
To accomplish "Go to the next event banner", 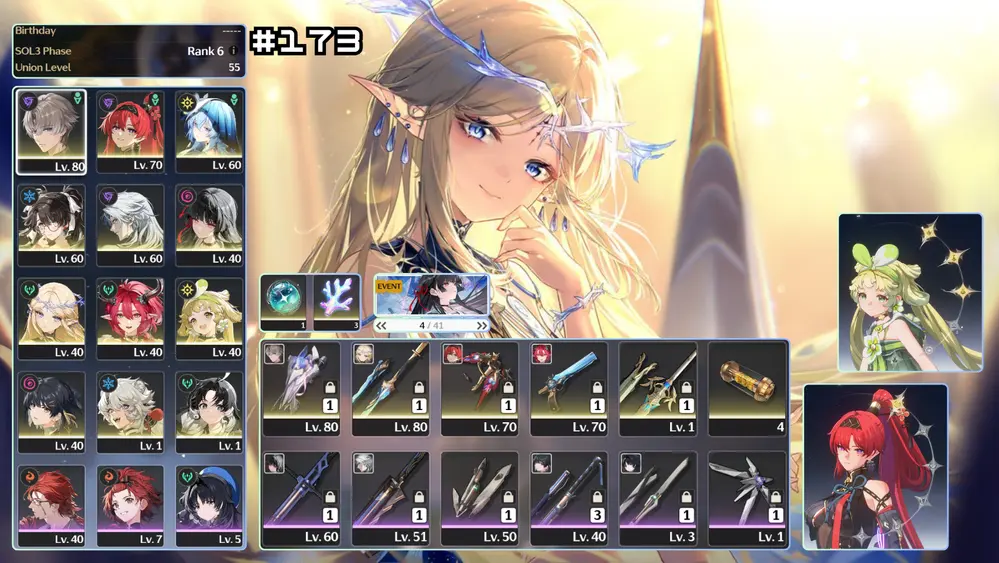I will coord(482,325).
